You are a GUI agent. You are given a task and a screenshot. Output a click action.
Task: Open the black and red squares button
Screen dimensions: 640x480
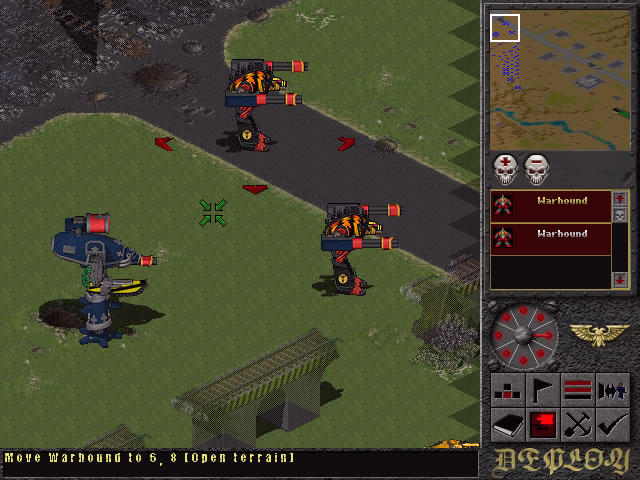coord(509,388)
